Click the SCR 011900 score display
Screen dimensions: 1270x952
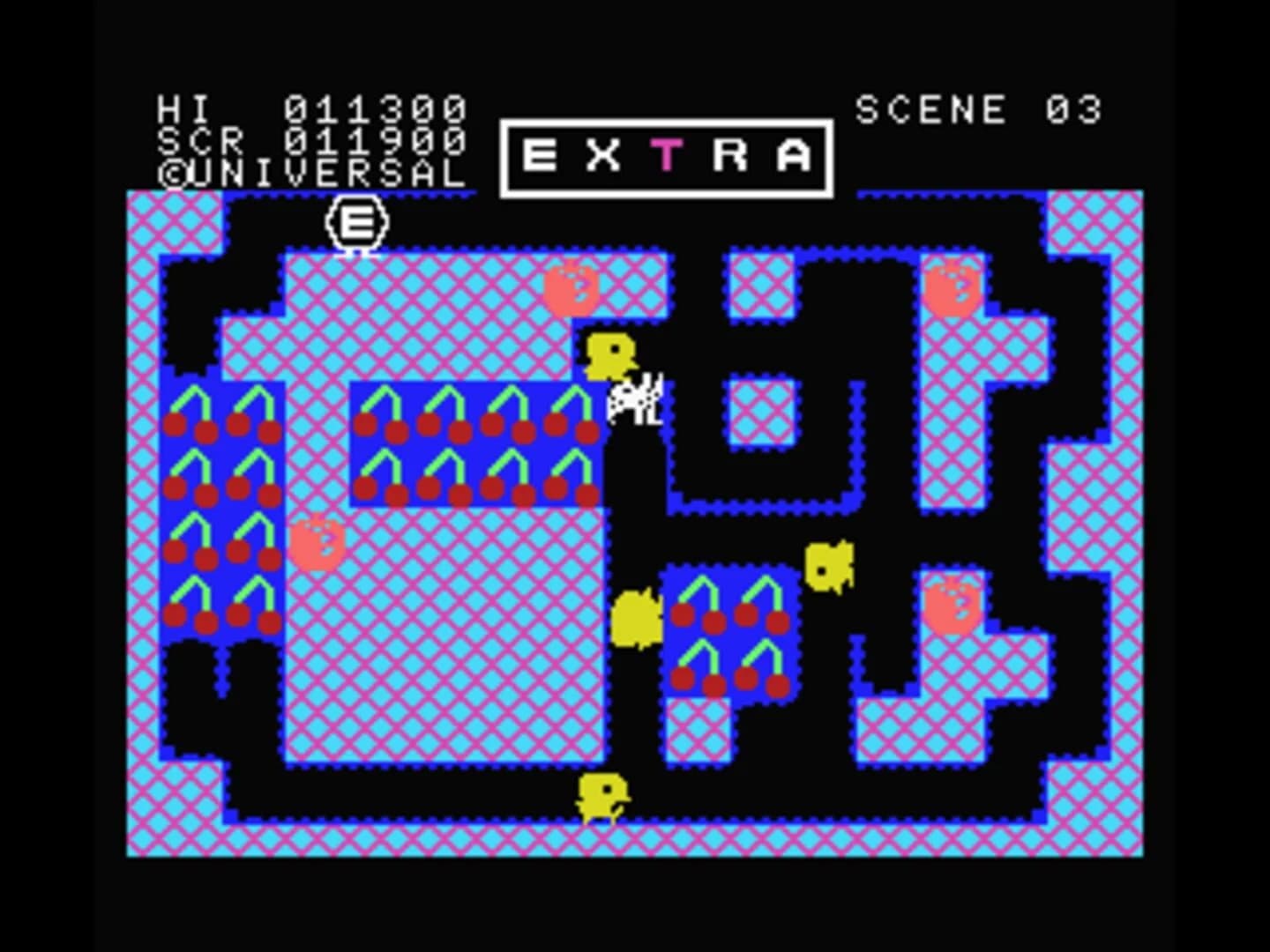[x=313, y=139]
